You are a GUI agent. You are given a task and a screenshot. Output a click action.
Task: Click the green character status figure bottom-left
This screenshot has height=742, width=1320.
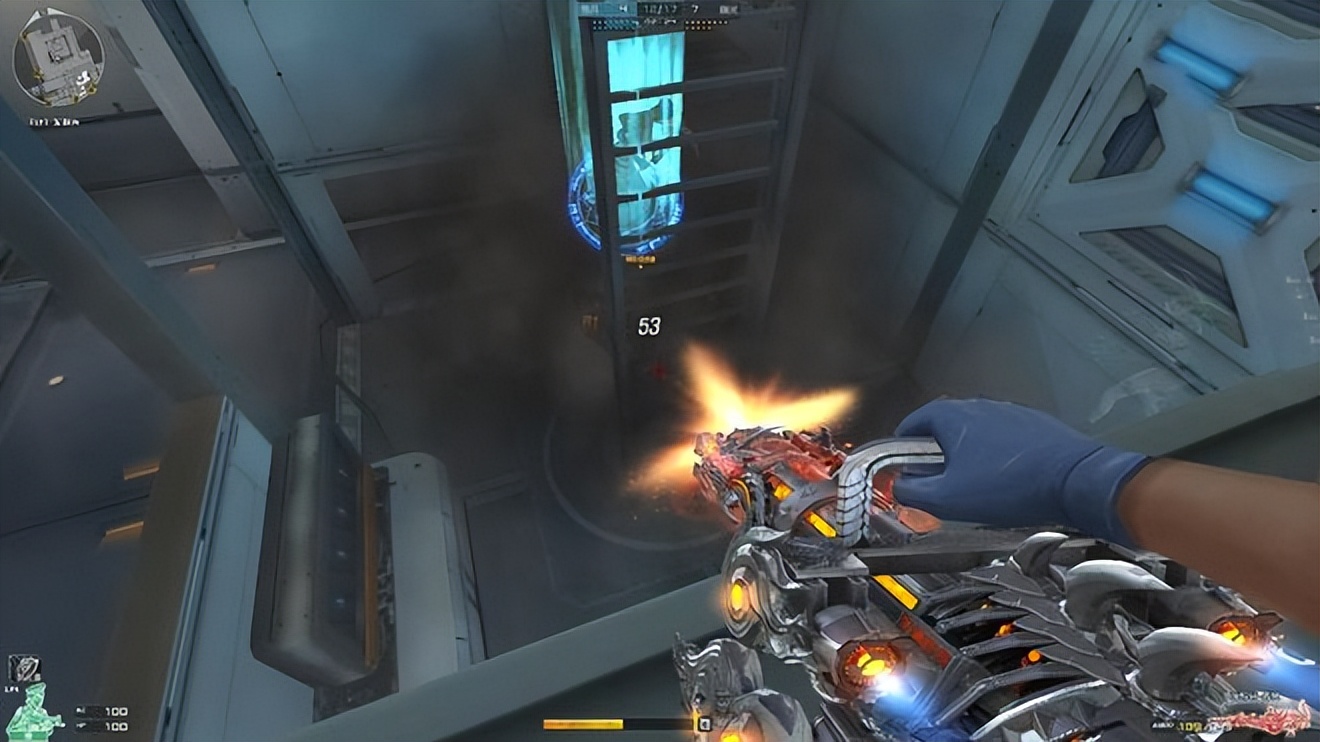click(x=35, y=712)
